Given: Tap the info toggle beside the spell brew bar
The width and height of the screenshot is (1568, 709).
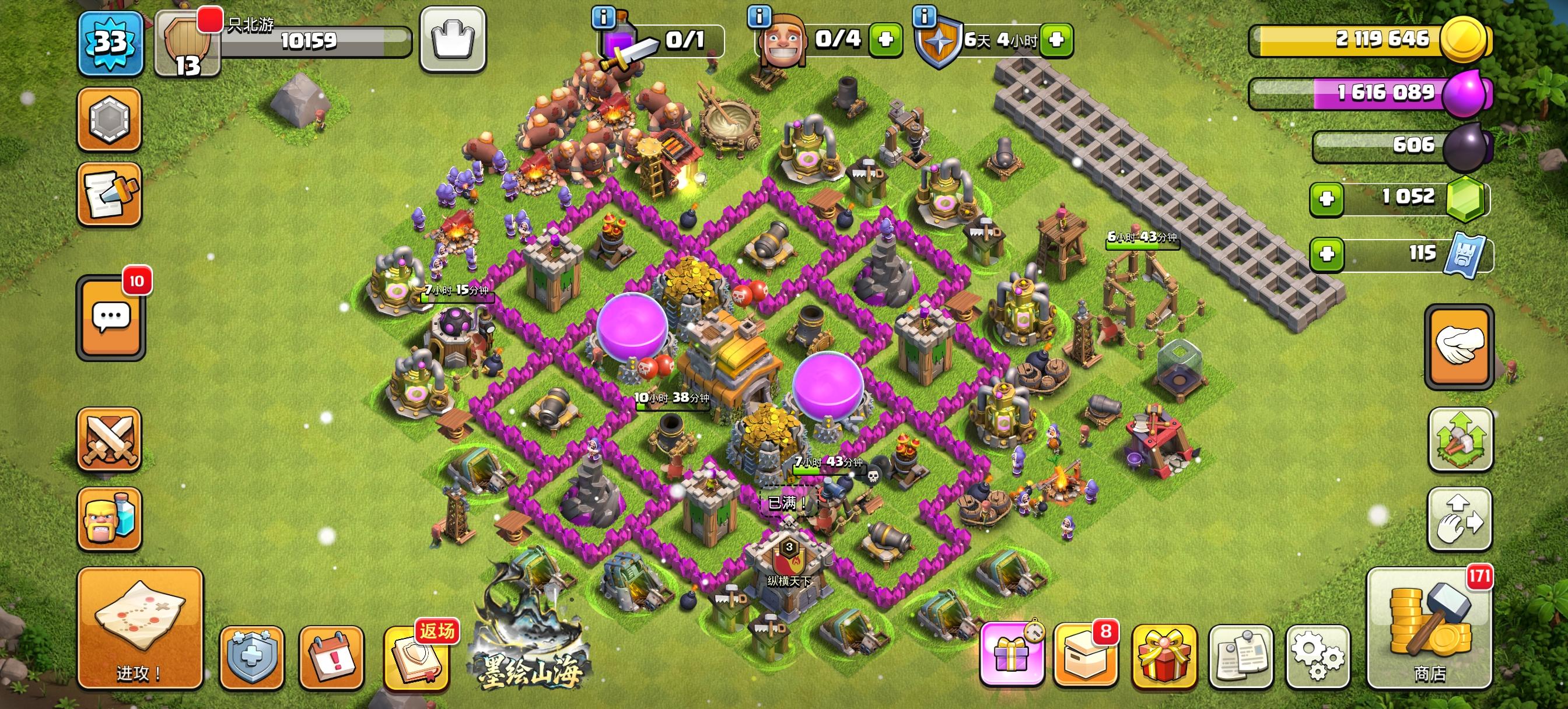Looking at the screenshot, I should [x=603, y=18].
